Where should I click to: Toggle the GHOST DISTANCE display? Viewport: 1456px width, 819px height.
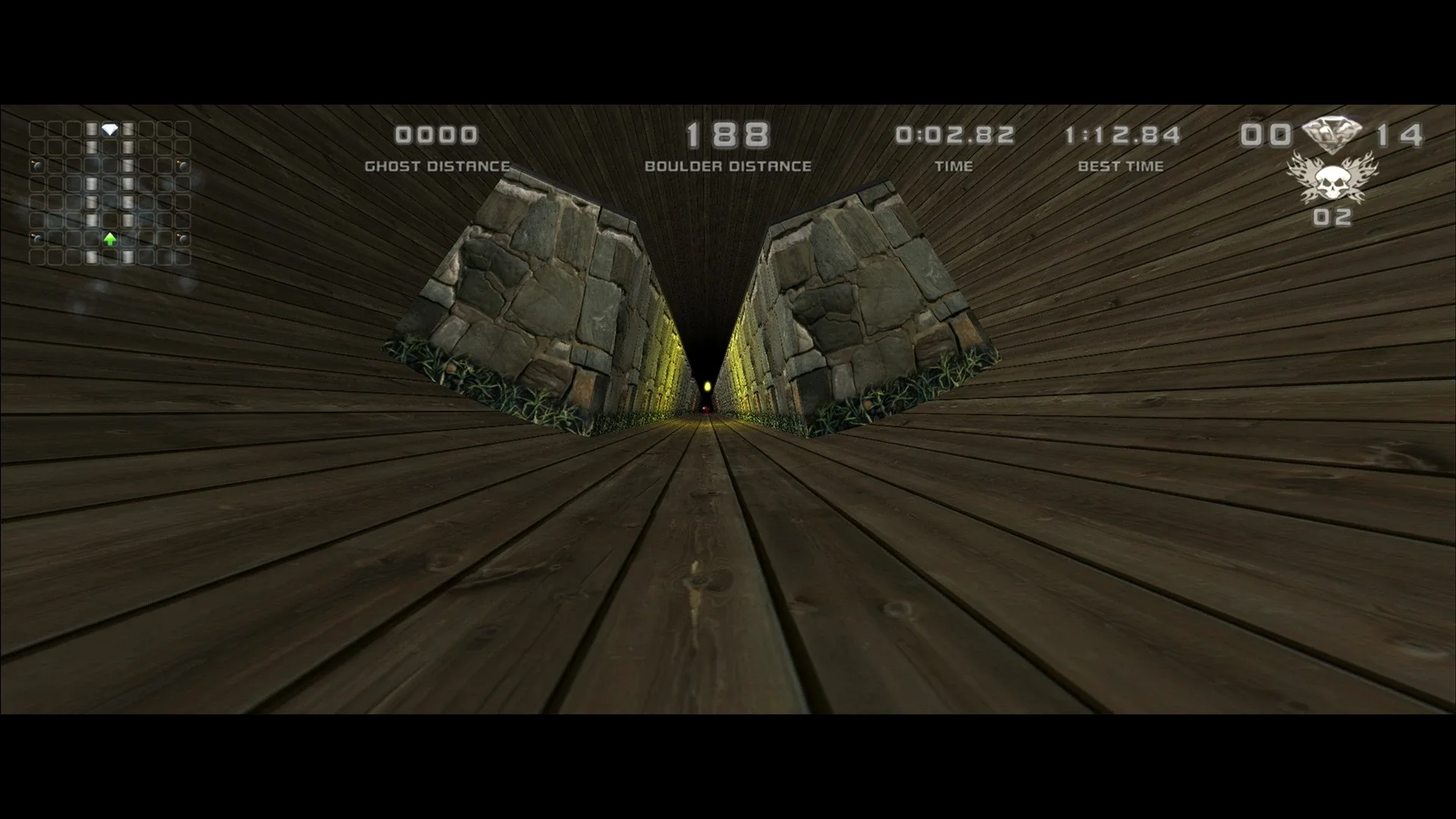(437, 167)
